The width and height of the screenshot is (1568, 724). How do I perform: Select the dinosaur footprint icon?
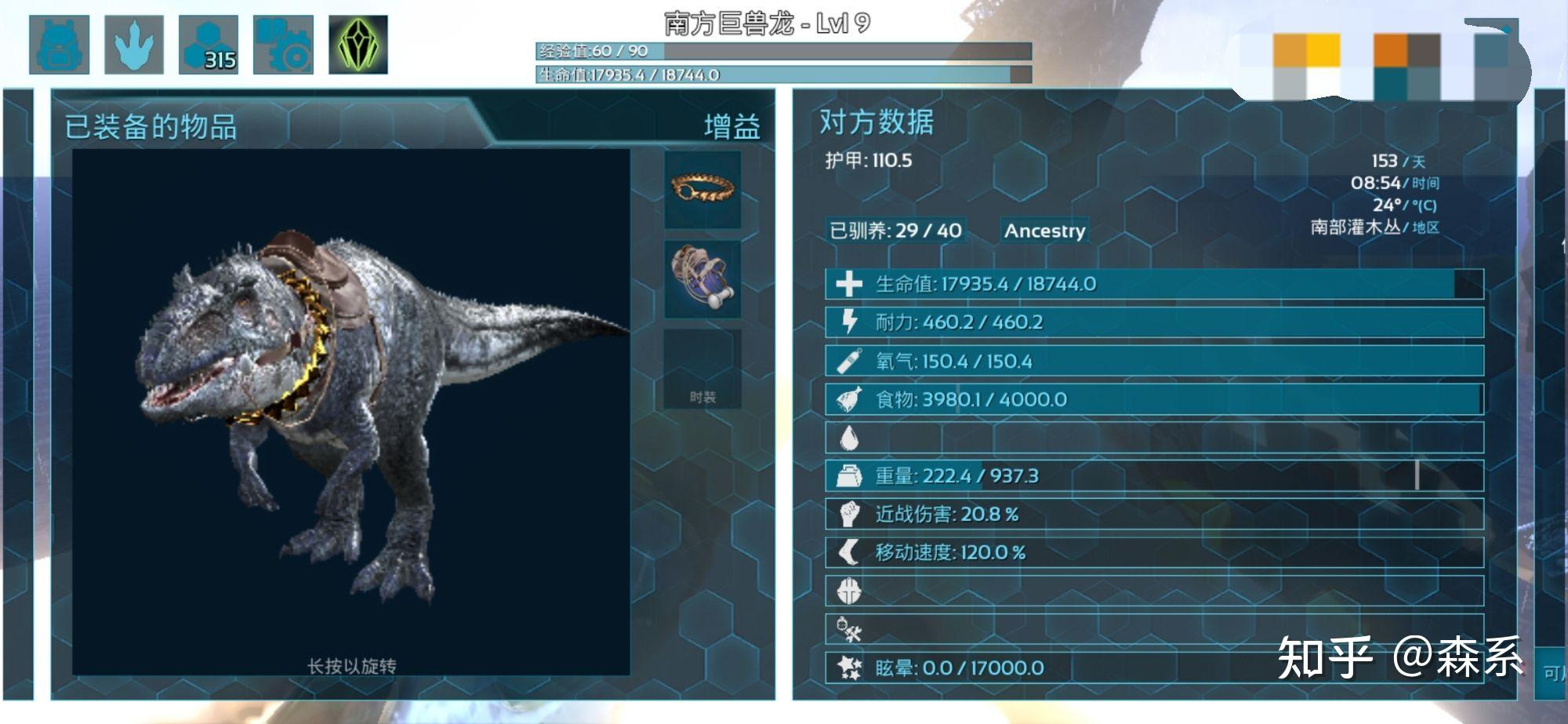pyautogui.click(x=134, y=45)
